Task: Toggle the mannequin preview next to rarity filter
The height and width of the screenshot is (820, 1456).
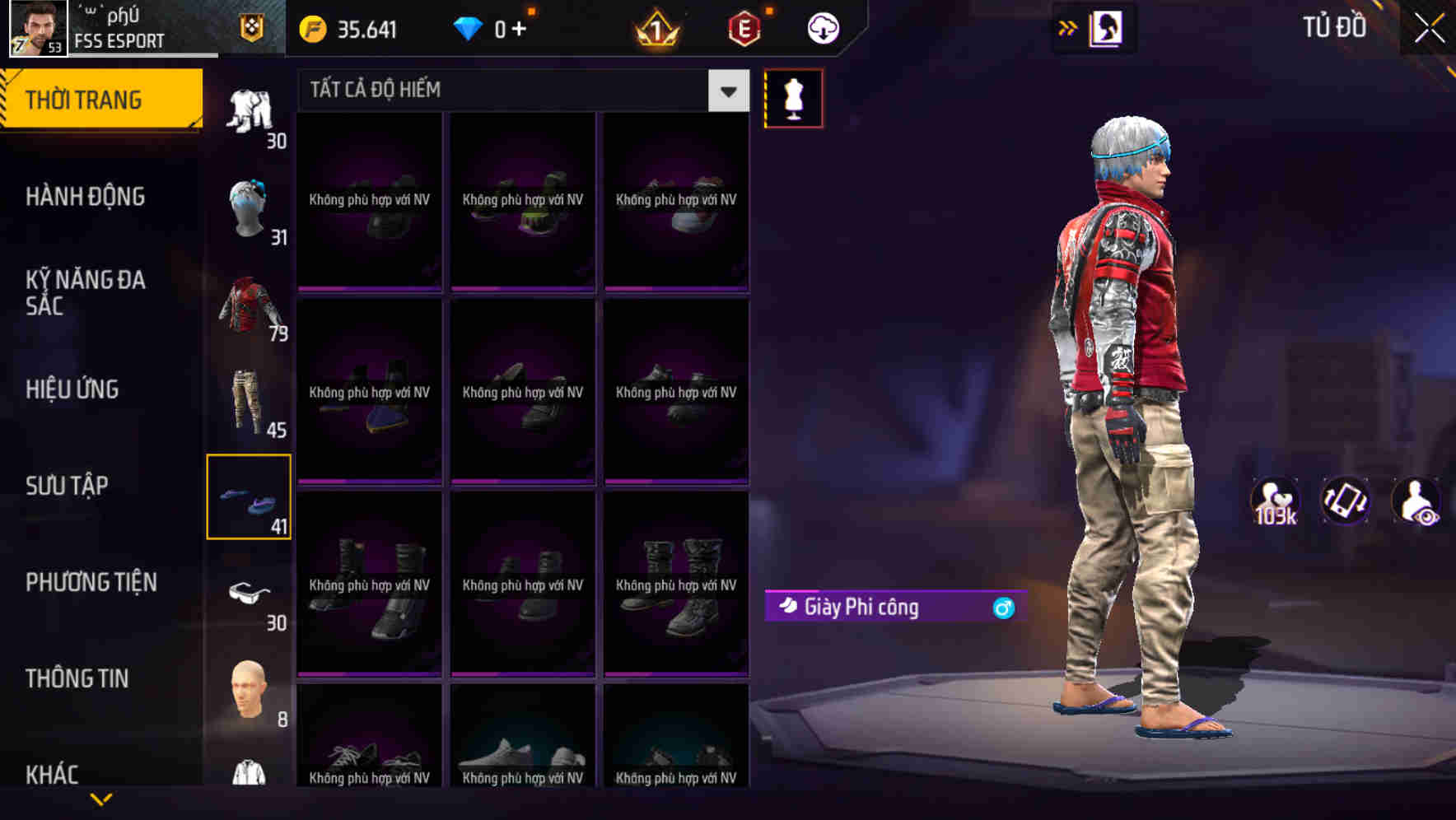Action: pyautogui.click(x=793, y=97)
